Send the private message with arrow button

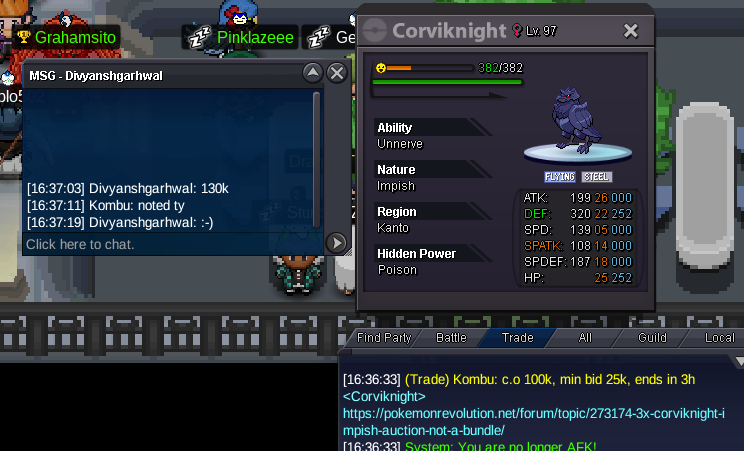pyautogui.click(x=337, y=243)
